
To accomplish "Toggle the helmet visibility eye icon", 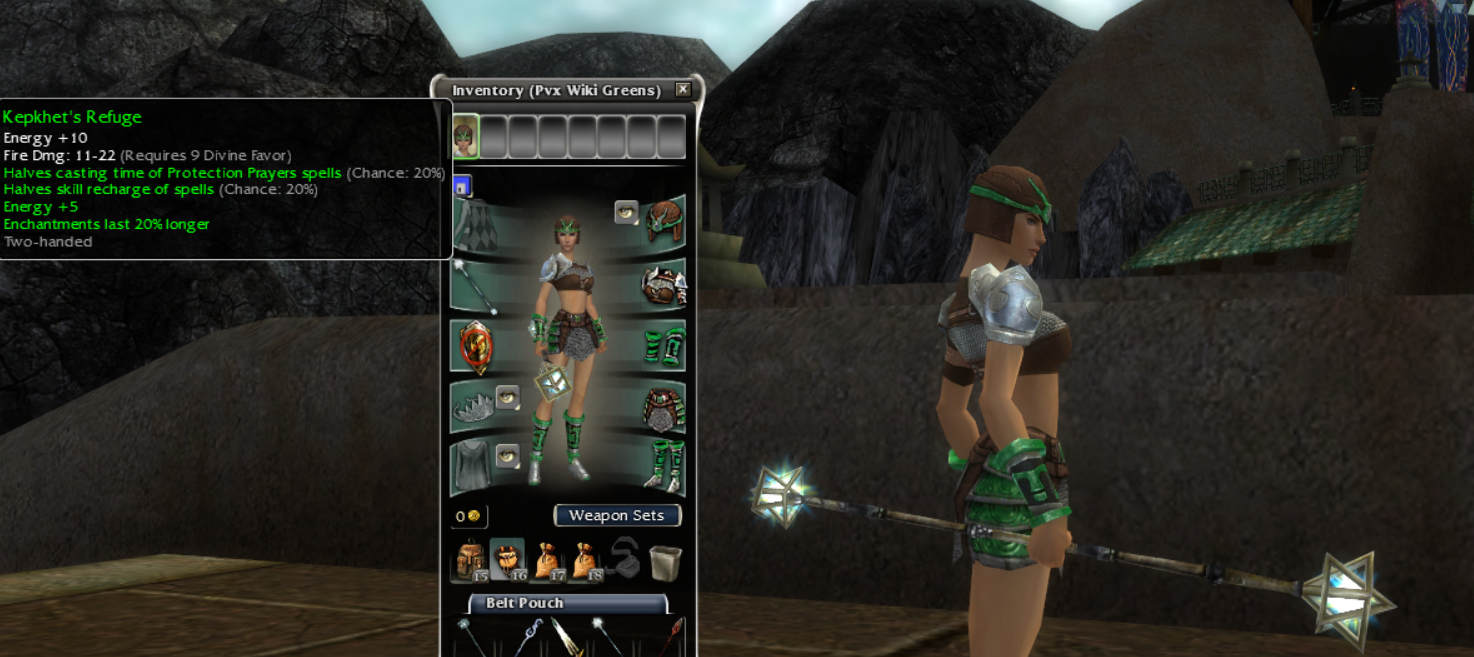I will pos(626,212).
